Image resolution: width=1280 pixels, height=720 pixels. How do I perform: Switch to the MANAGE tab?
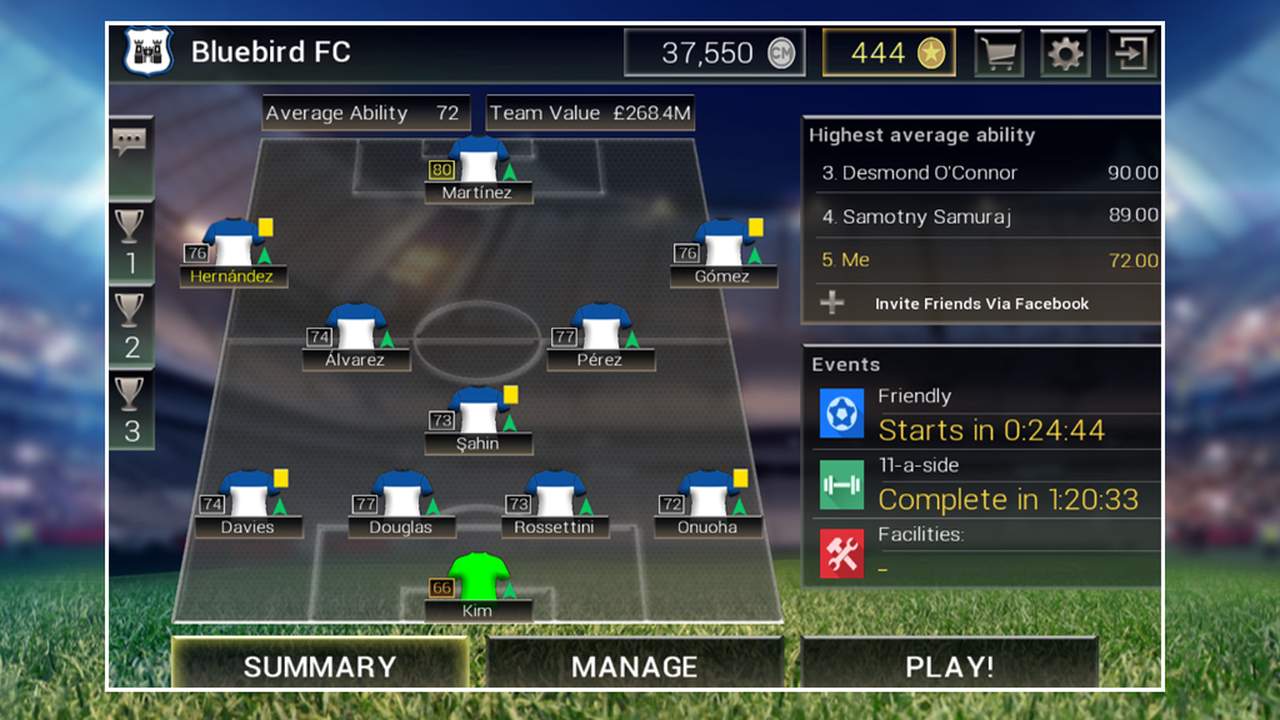click(634, 666)
